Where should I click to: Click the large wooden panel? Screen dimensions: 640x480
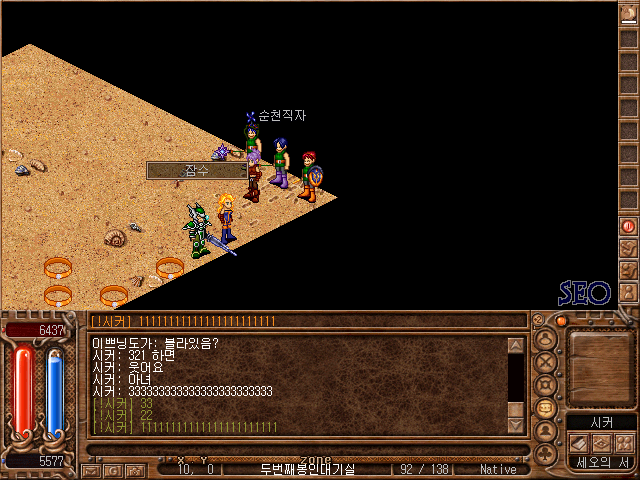(x=601, y=367)
